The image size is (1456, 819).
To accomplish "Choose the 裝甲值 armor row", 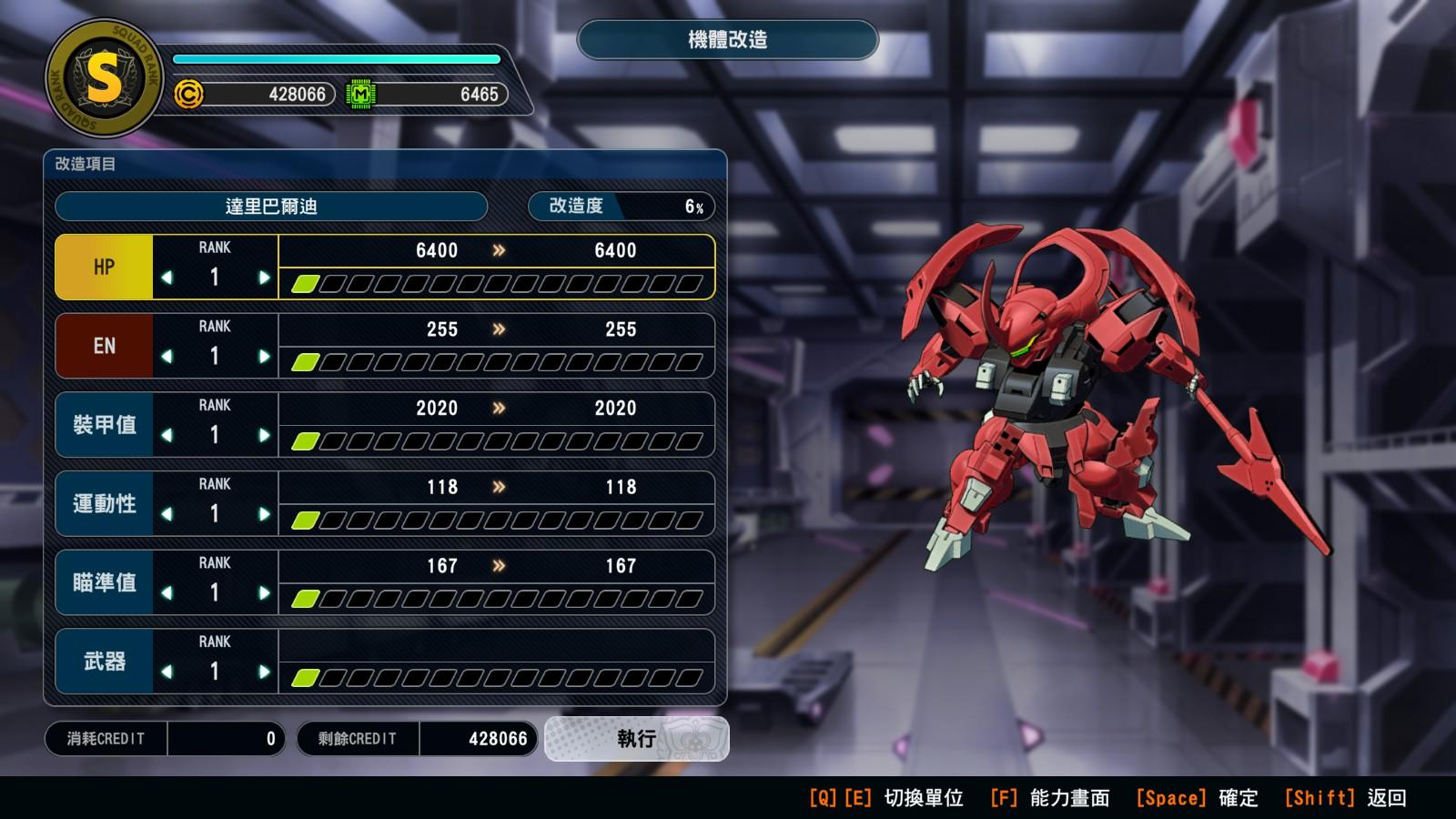I will coord(104,425).
